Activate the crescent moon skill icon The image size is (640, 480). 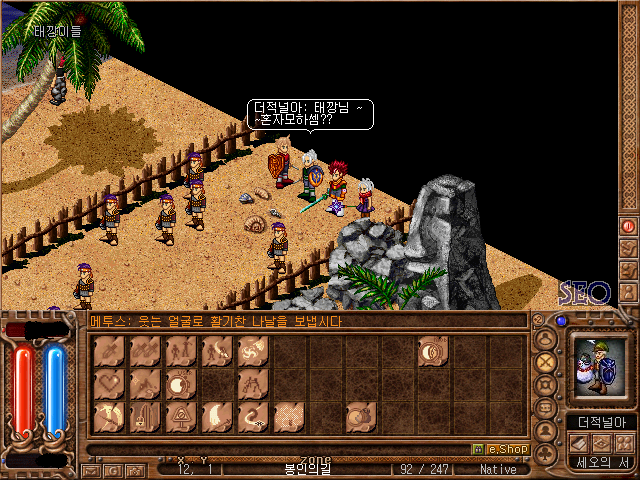[217, 418]
